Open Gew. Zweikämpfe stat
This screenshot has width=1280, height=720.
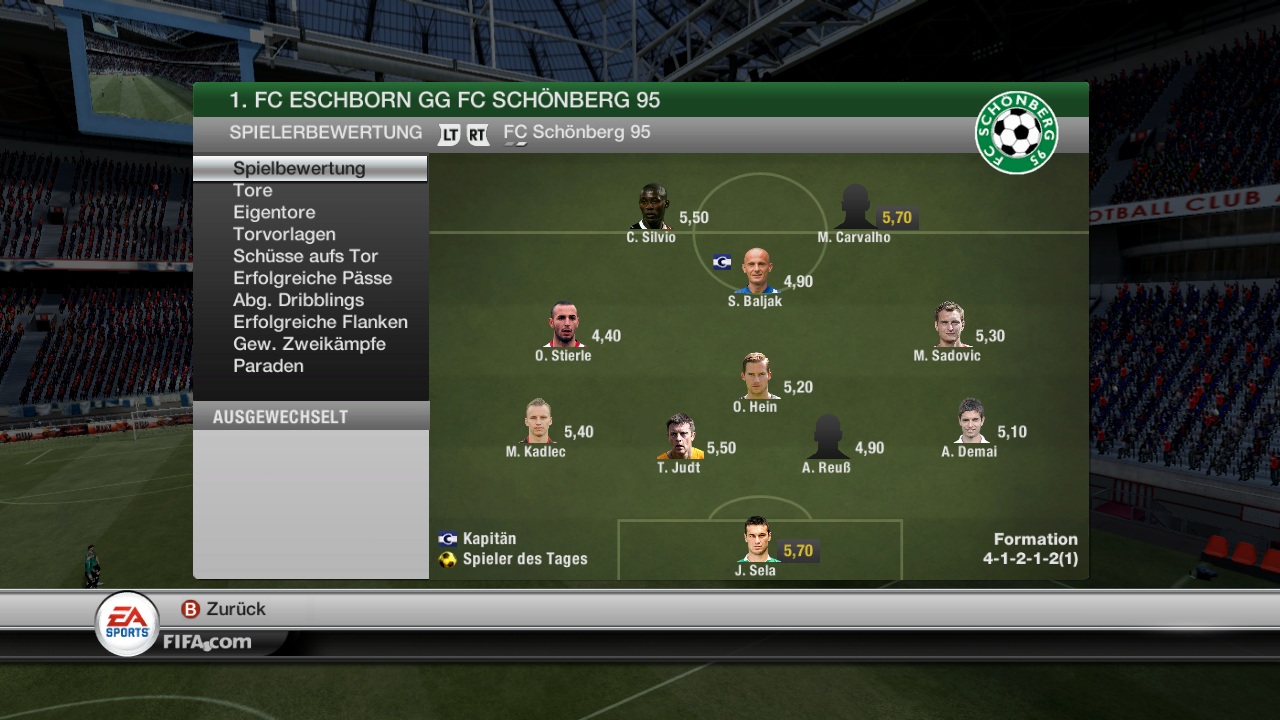(x=309, y=344)
